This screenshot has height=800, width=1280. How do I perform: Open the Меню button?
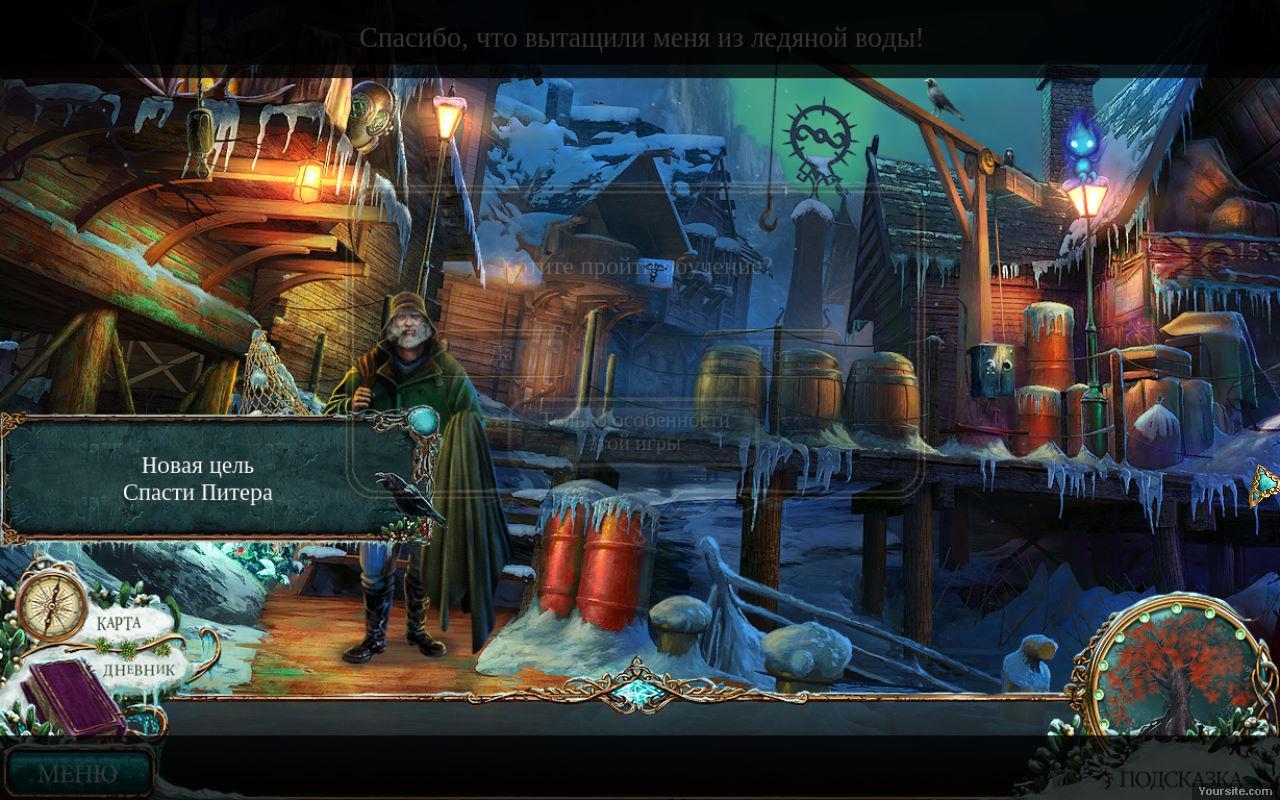(x=77, y=773)
